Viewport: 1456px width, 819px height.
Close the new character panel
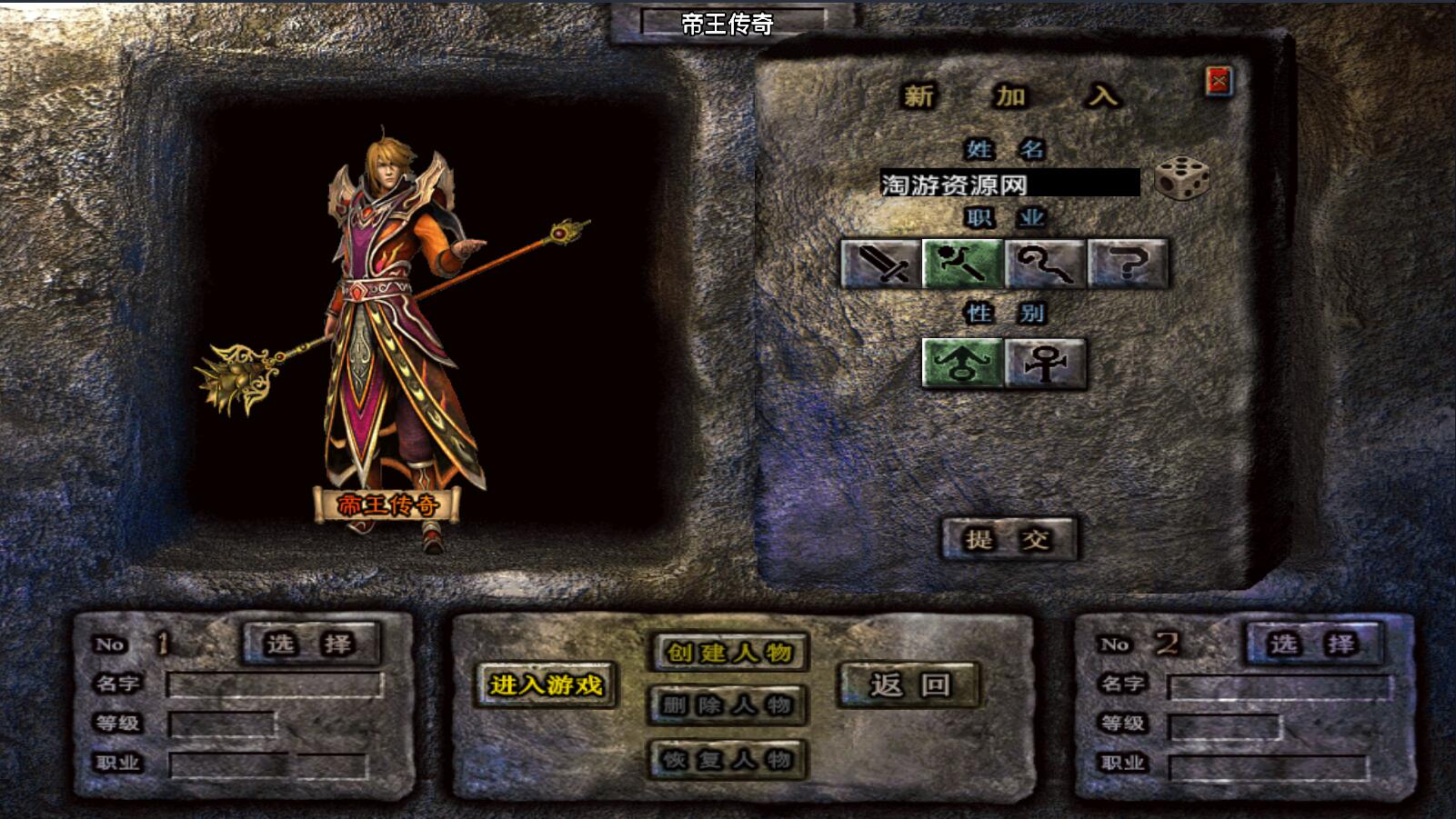1219,82
